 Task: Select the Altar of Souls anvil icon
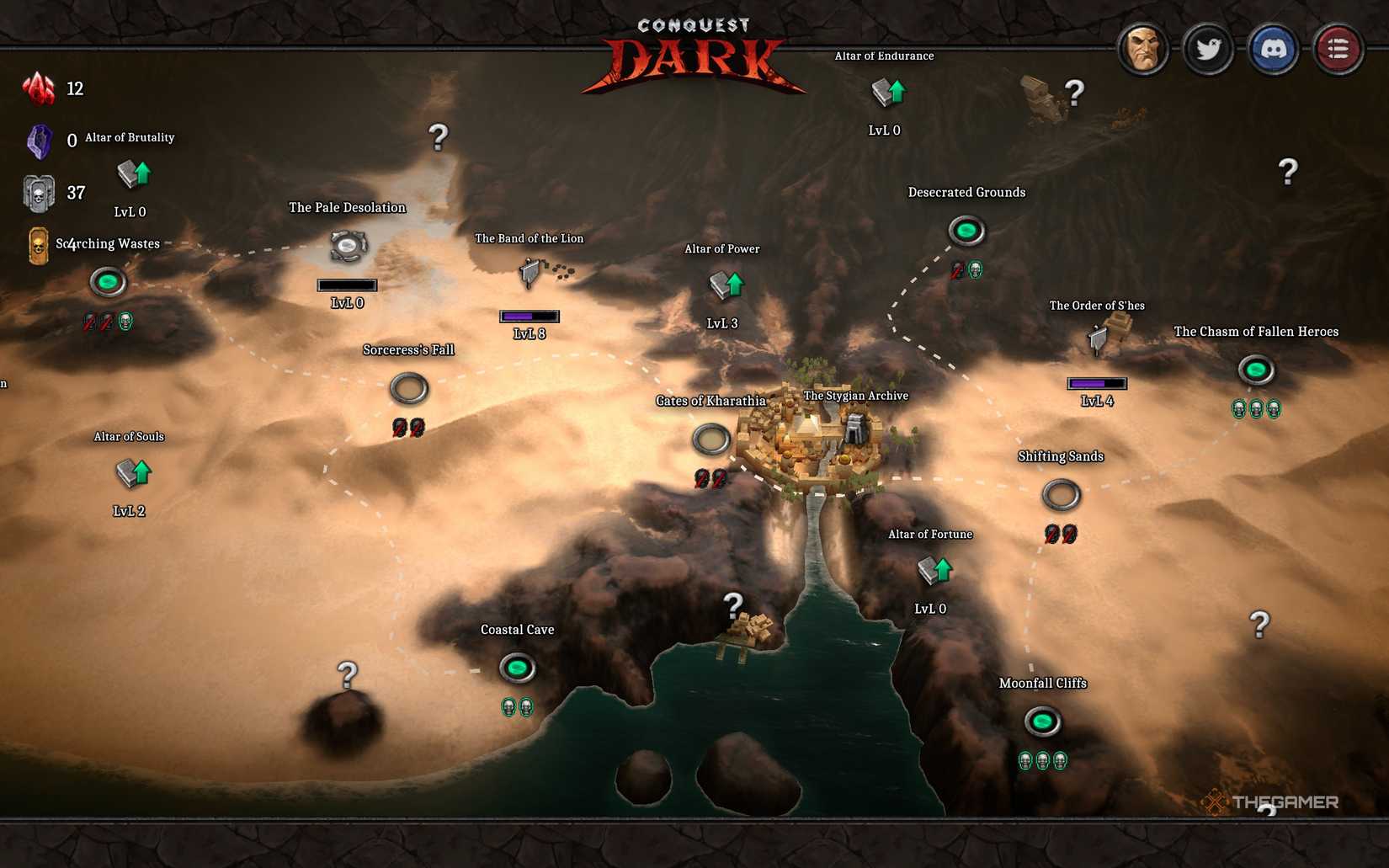click(x=130, y=474)
